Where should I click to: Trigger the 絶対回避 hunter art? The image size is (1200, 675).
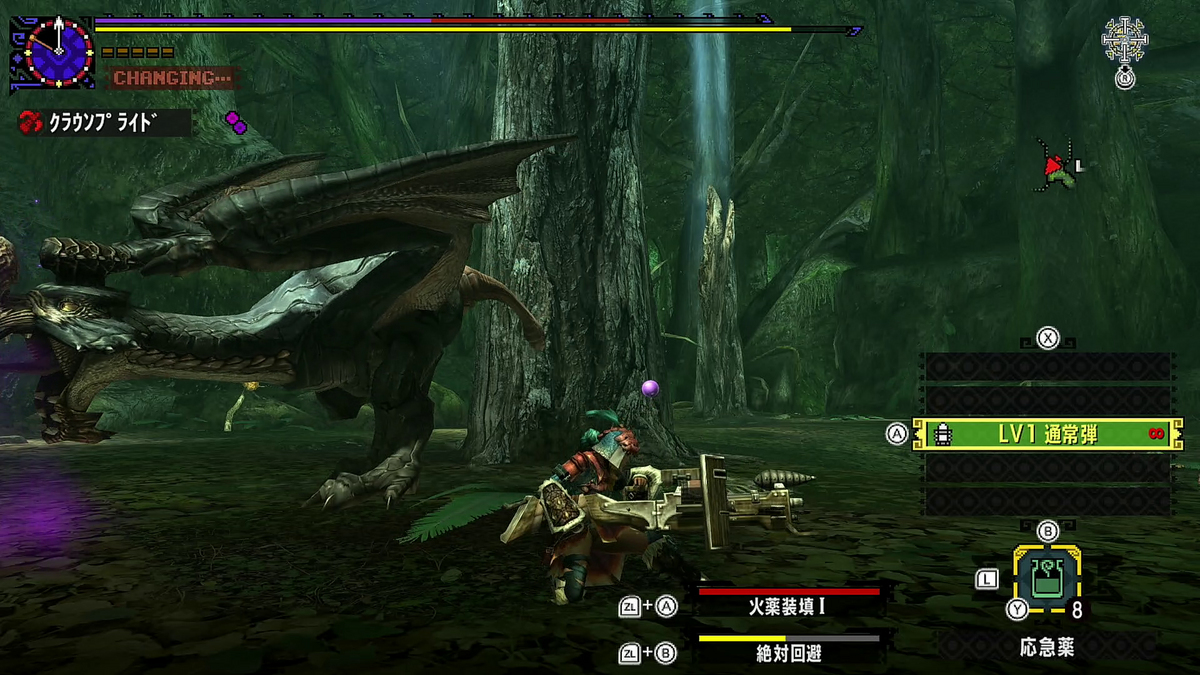point(788,652)
